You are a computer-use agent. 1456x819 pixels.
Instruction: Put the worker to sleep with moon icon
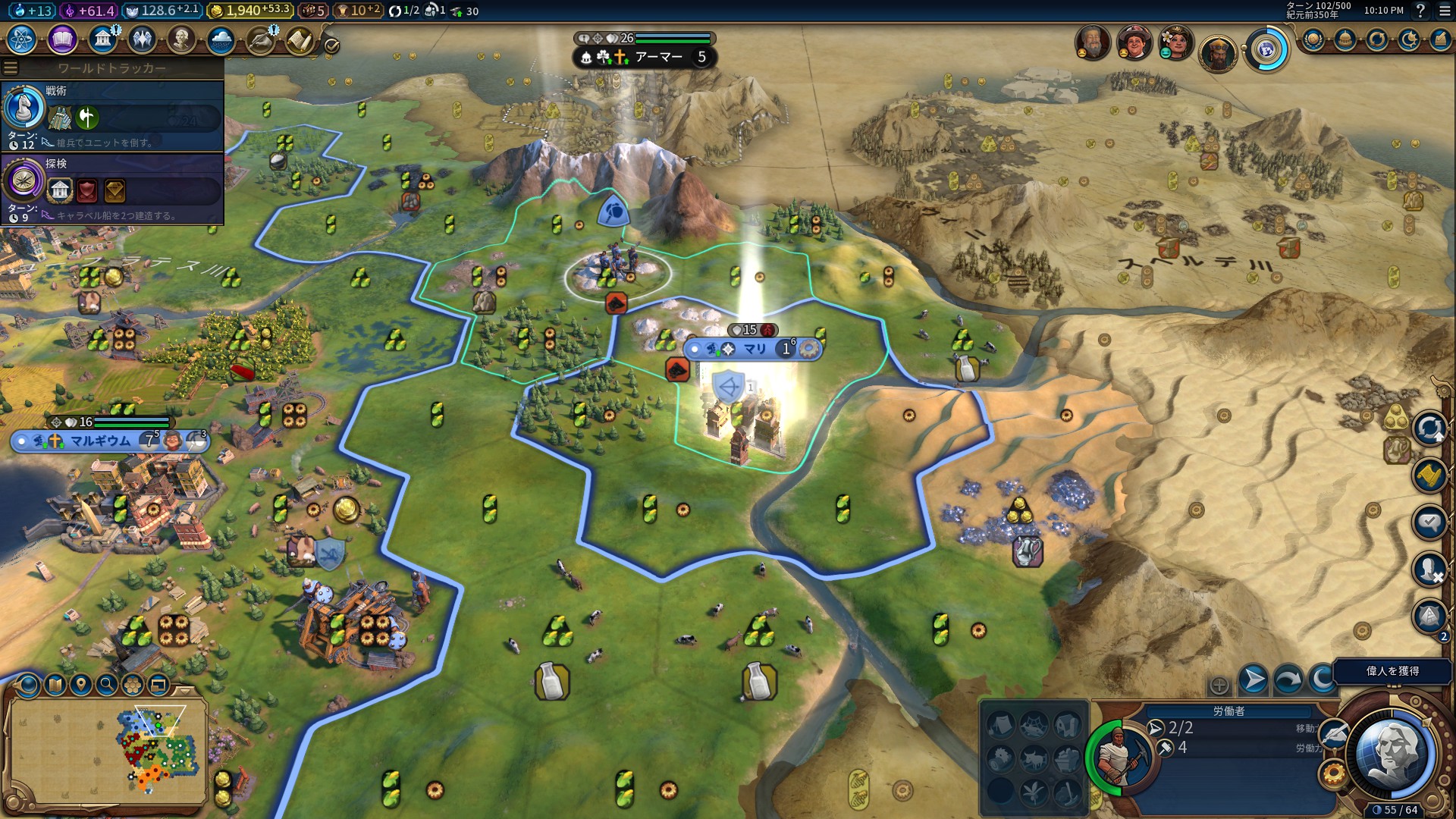click(1321, 679)
